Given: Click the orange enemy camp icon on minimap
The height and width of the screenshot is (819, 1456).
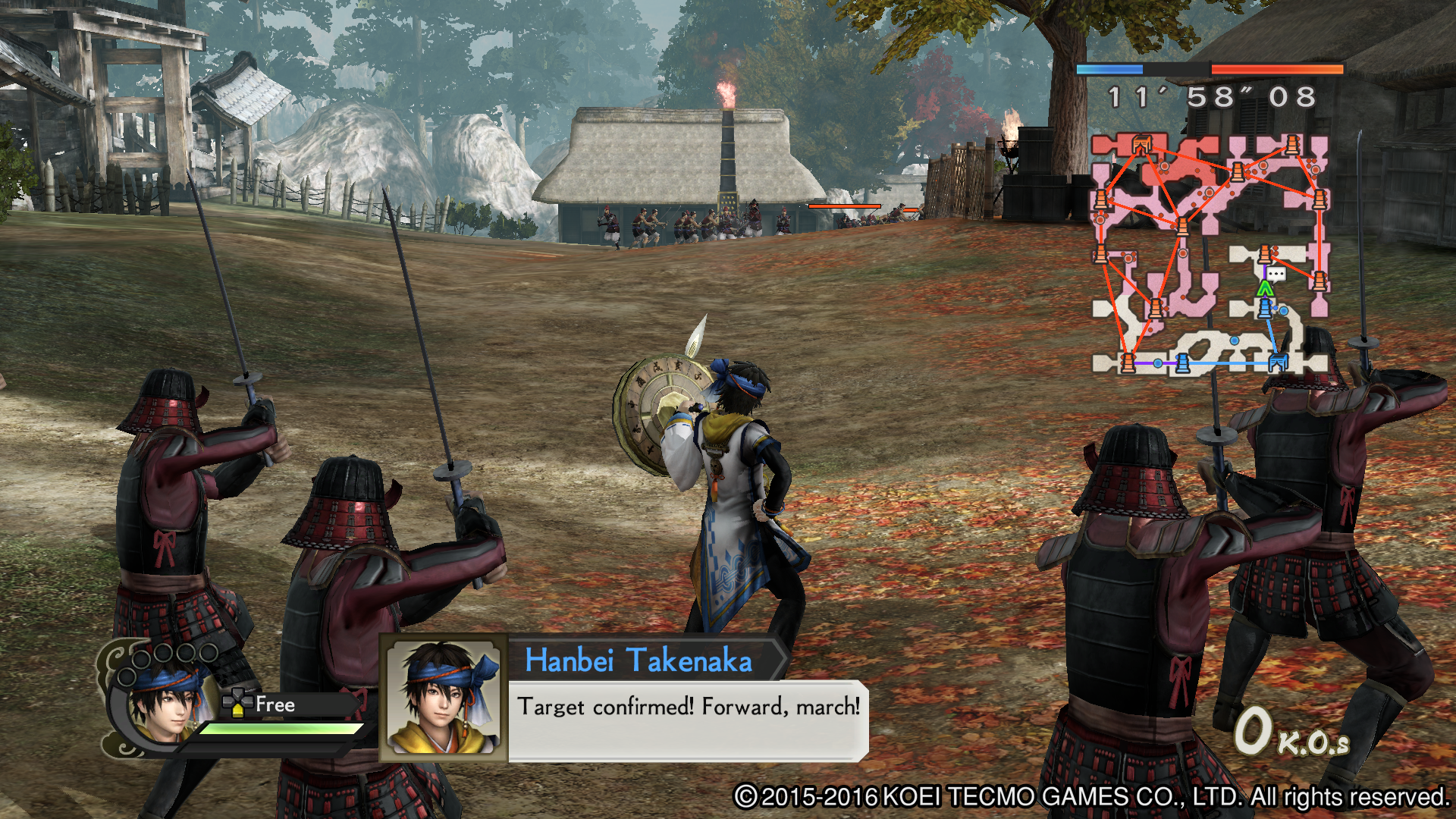Looking at the screenshot, I should 1141,146.
